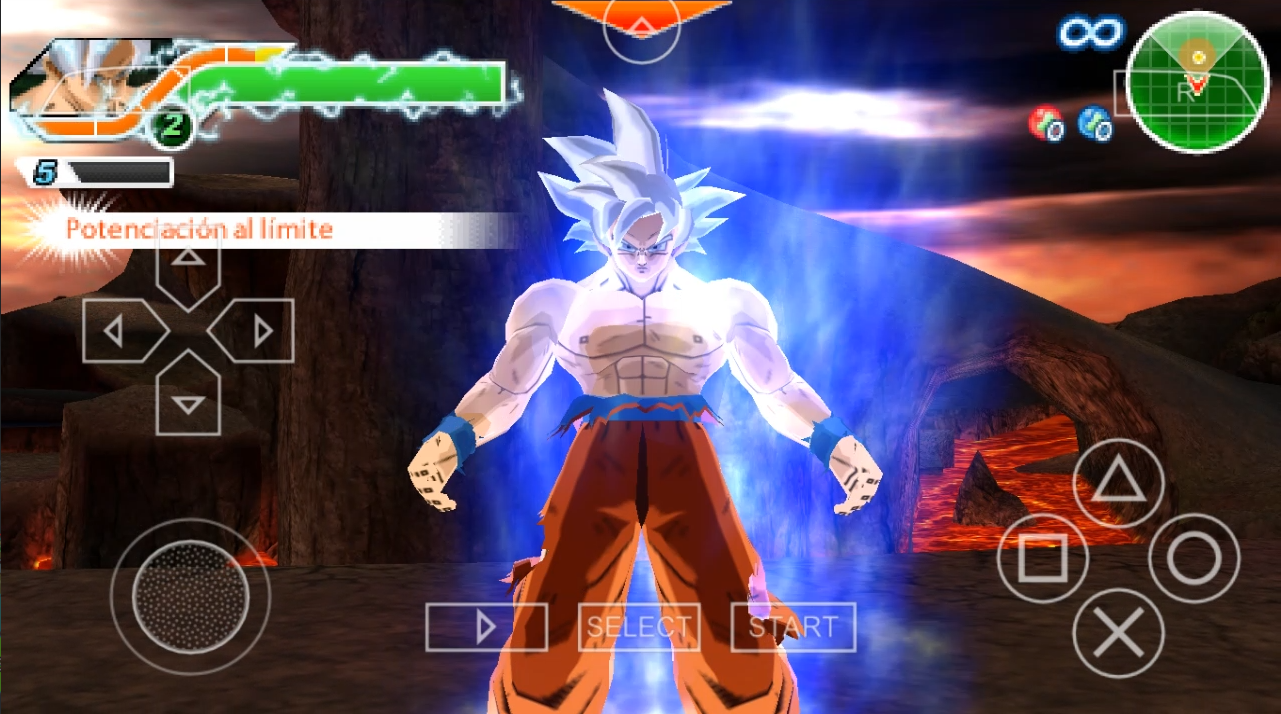Viewport: 1281px width, 714px height.
Task: Toggle the fast-forward arrow button
Action: [486, 627]
